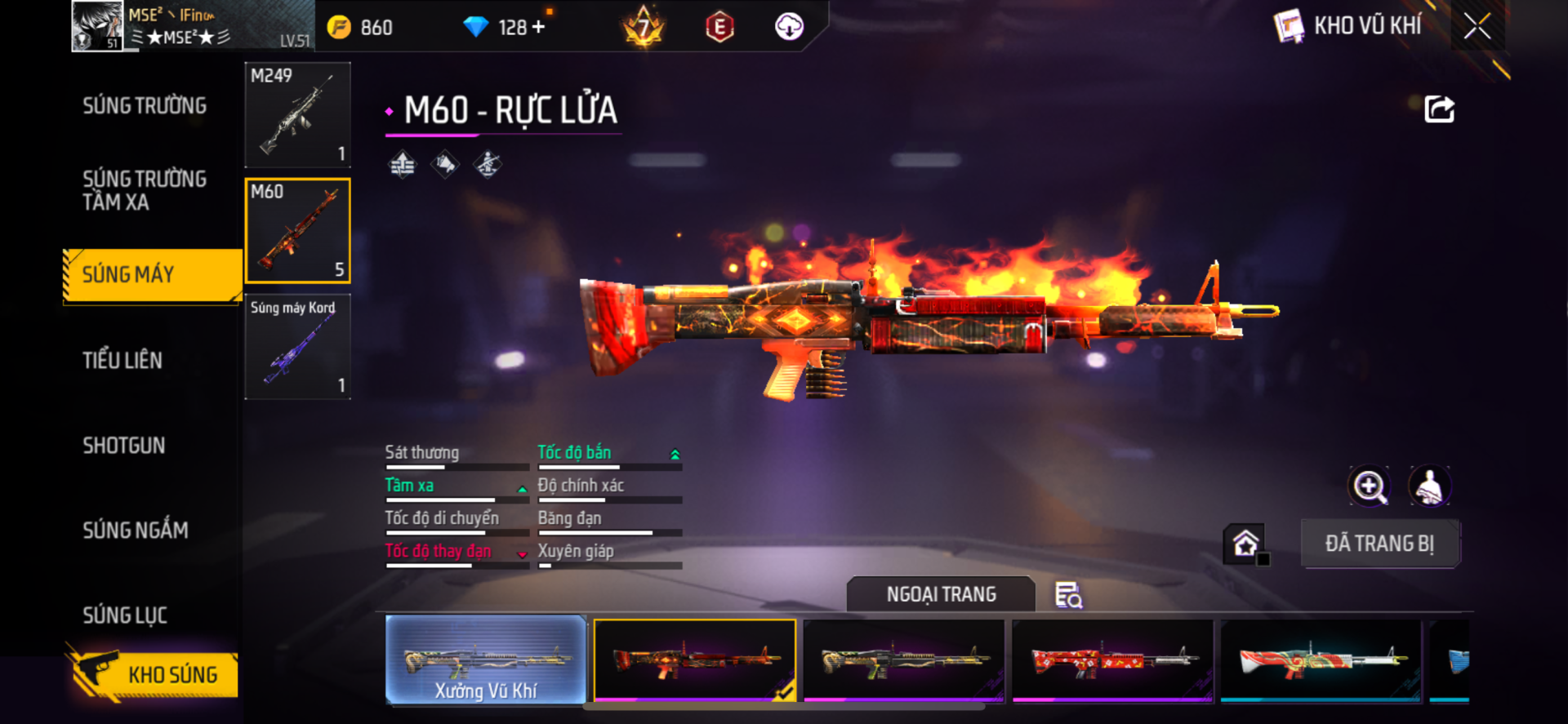Zoom in with the magnifier icon

pos(1369,487)
